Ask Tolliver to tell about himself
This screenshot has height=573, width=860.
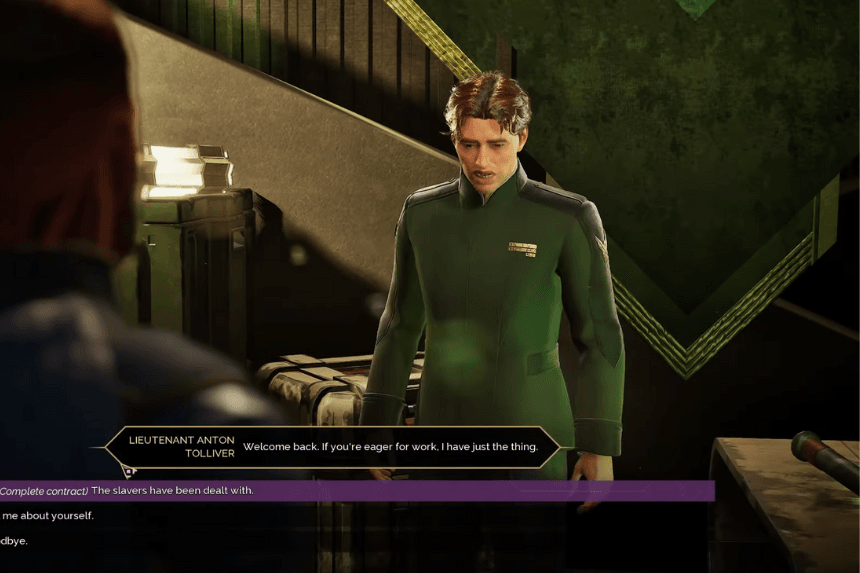coord(48,515)
